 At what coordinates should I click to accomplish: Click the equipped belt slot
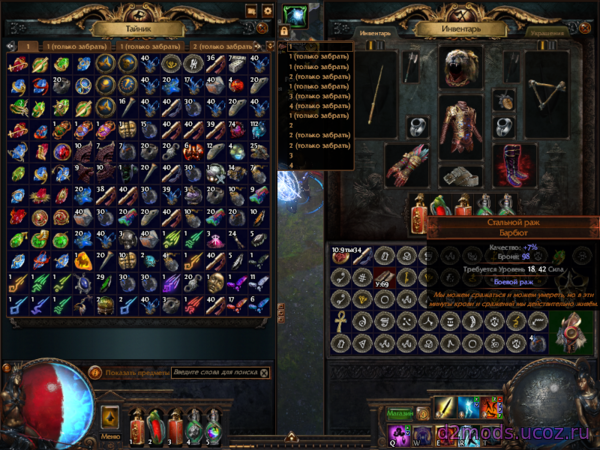[x=462, y=176]
